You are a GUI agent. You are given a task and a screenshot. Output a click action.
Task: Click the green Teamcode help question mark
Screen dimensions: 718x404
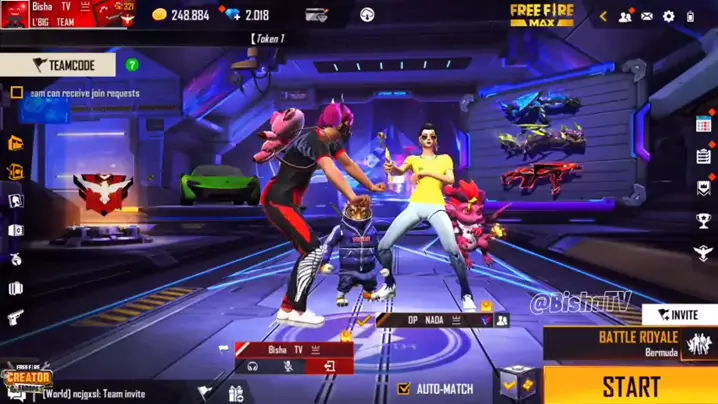point(132,65)
